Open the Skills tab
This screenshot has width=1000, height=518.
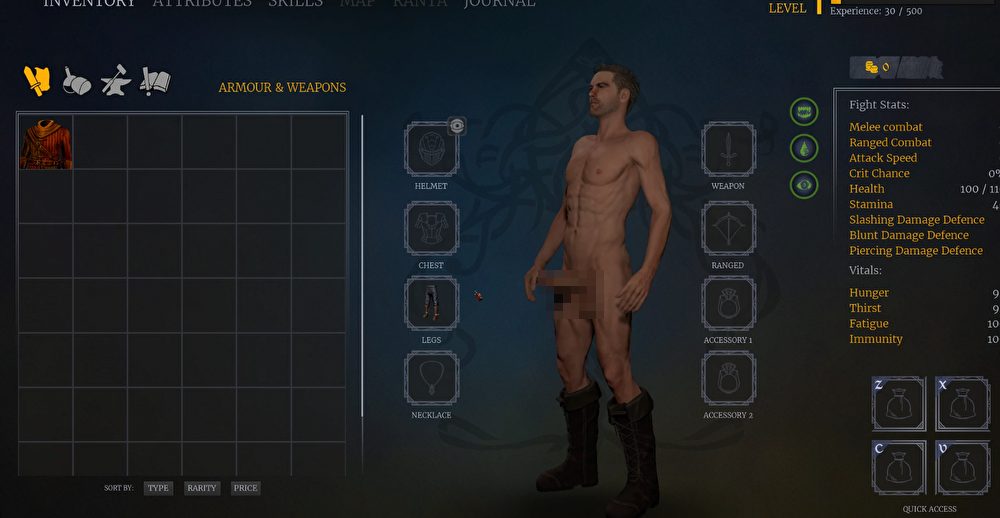295,4
